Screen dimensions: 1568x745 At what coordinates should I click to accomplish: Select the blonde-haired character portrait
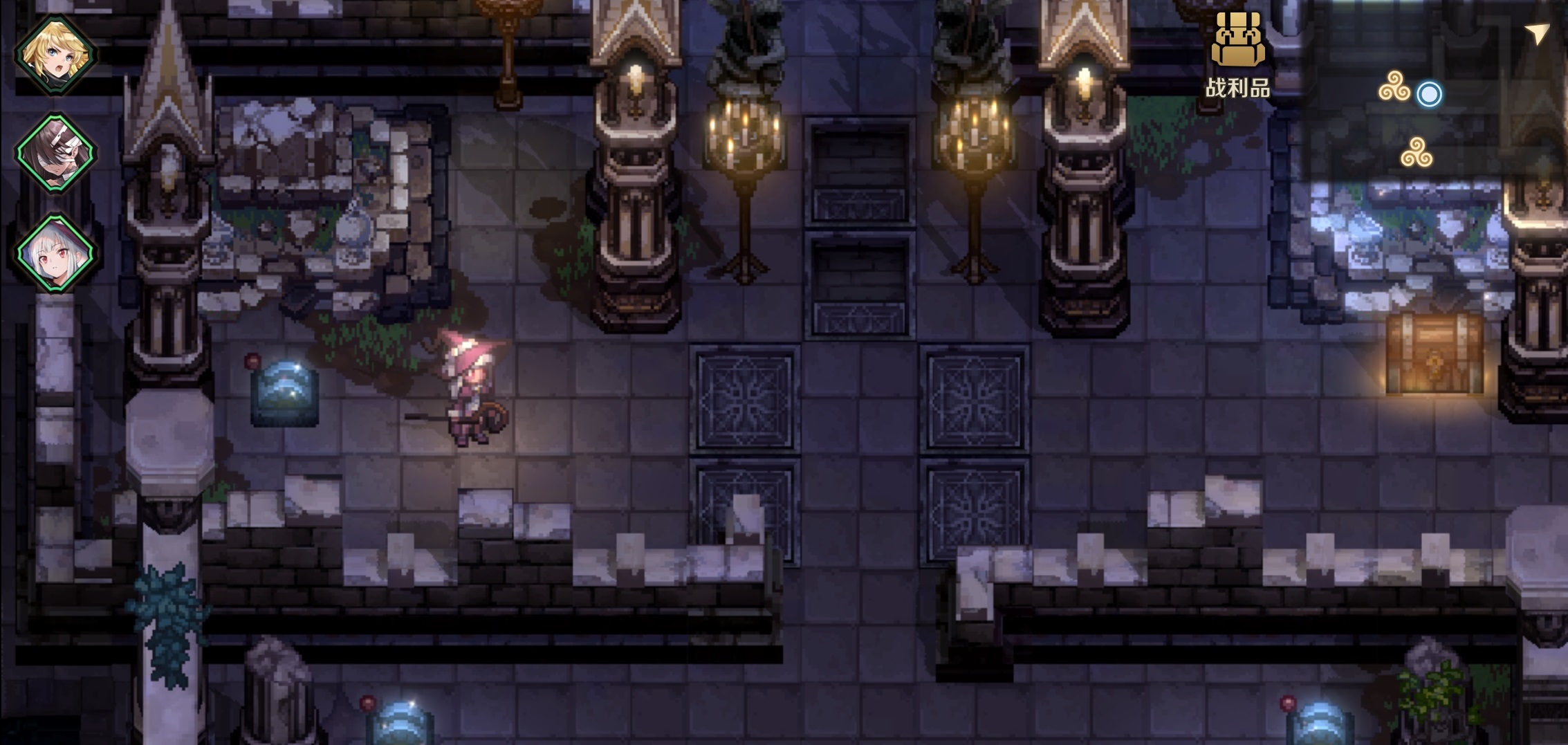tap(55, 54)
